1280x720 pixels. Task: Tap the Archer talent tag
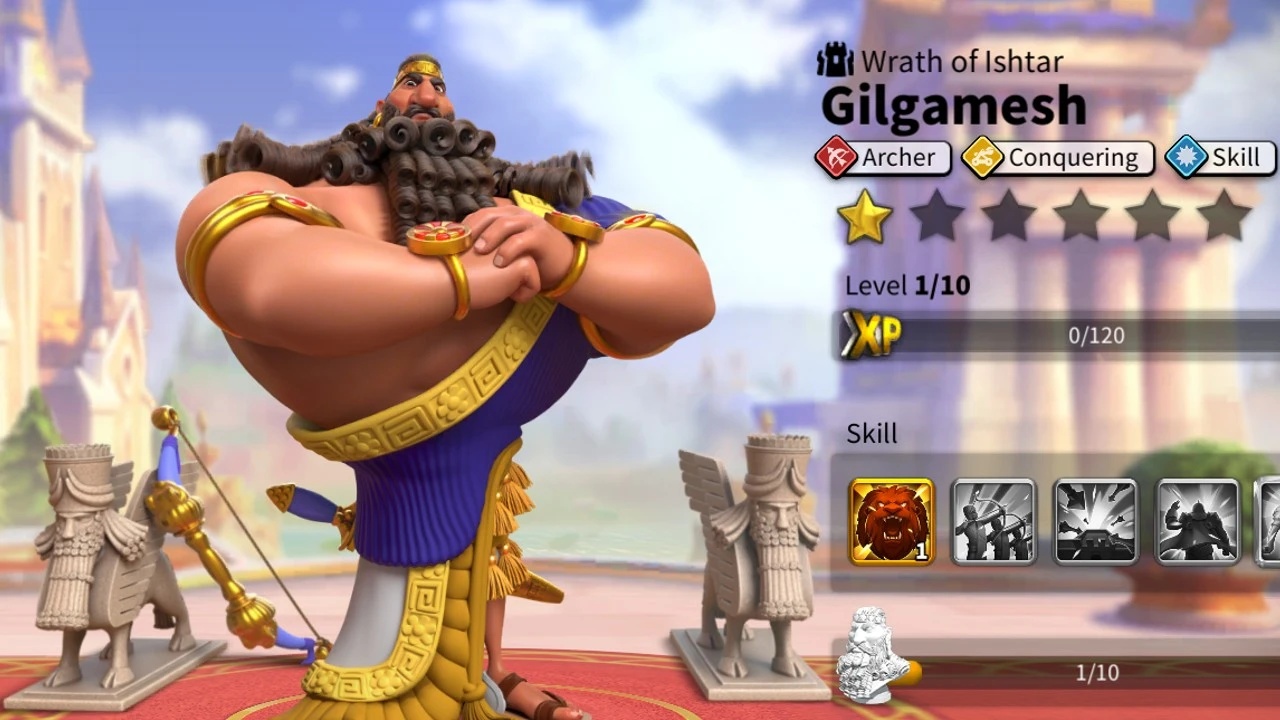(x=882, y=158)
